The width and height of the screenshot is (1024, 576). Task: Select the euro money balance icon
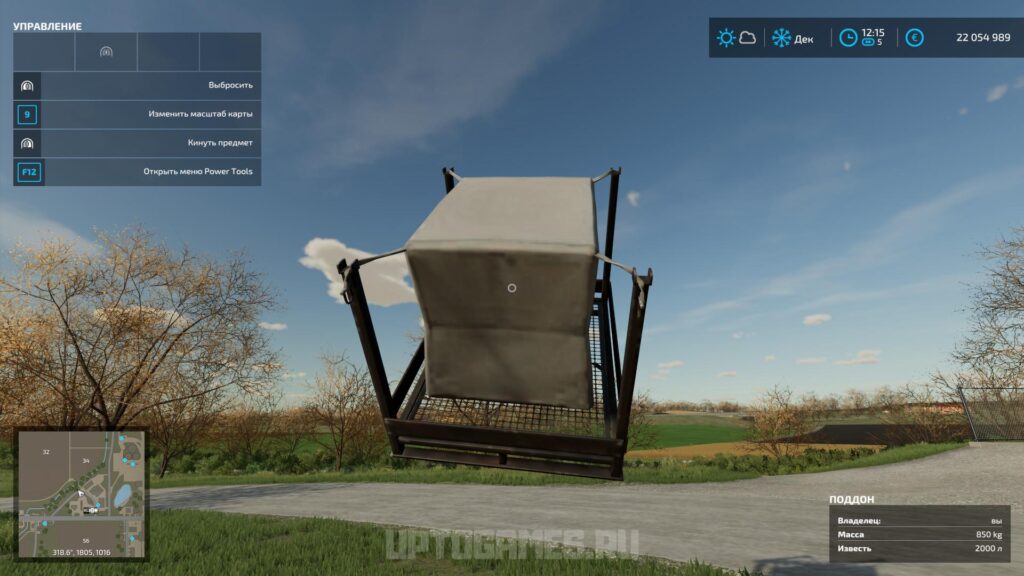coord(914,38)
